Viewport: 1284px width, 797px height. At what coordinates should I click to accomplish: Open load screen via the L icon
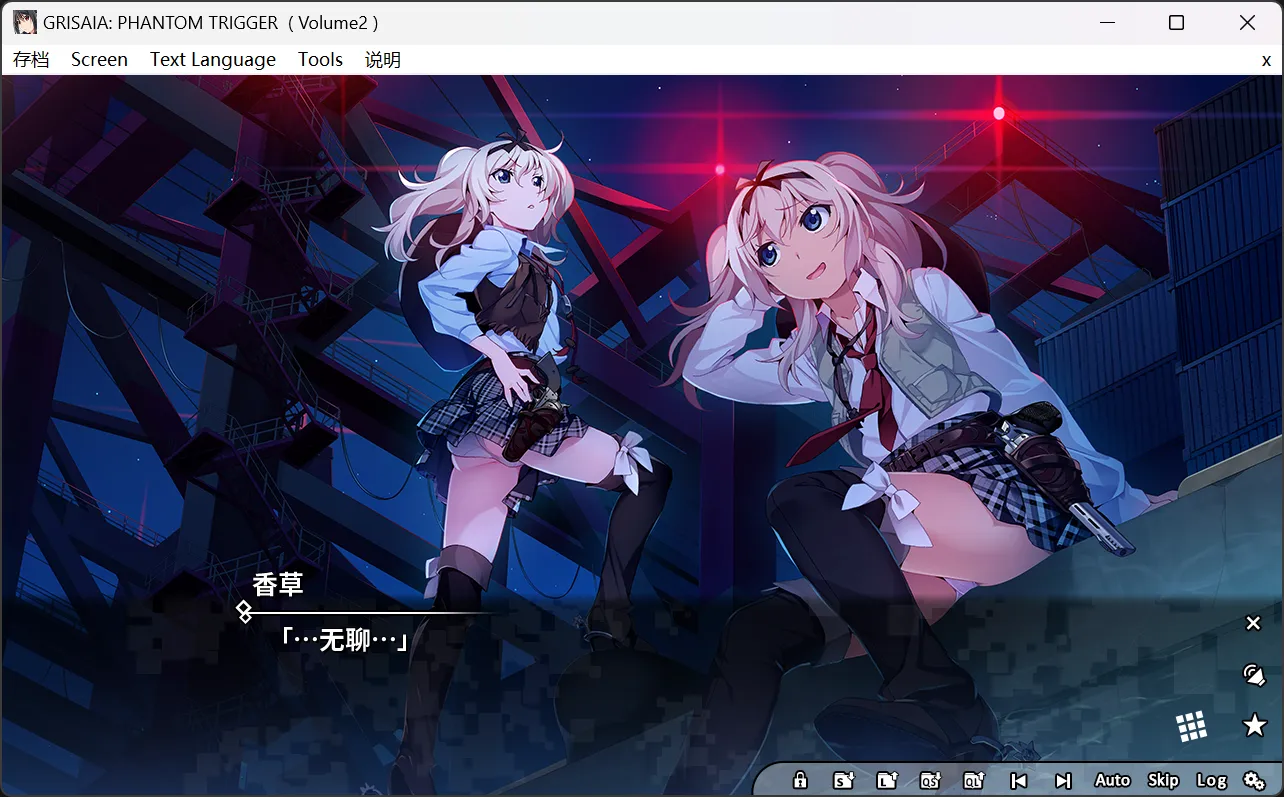click(887, 780)
